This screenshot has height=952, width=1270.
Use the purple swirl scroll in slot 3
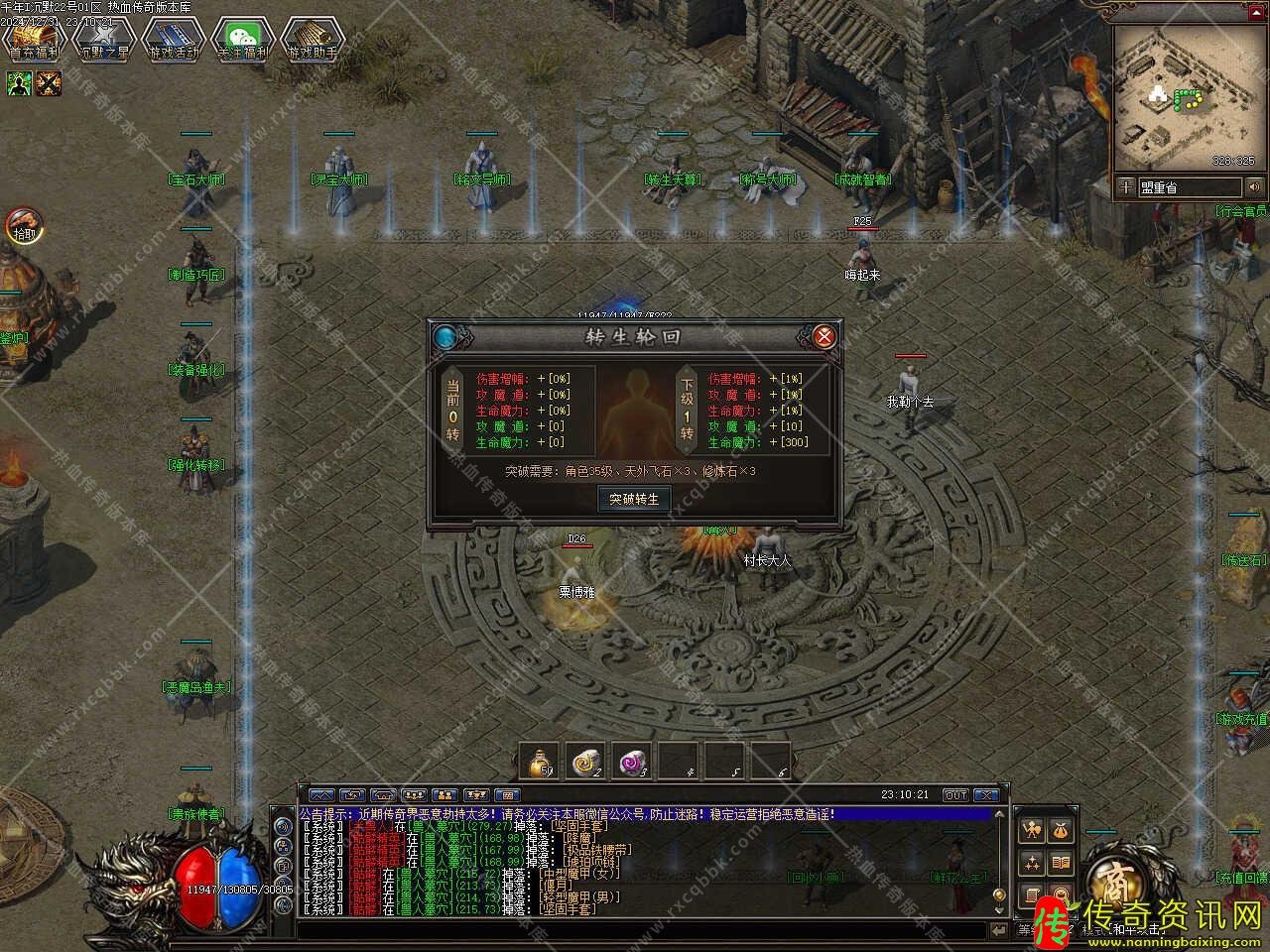point(631,761)
